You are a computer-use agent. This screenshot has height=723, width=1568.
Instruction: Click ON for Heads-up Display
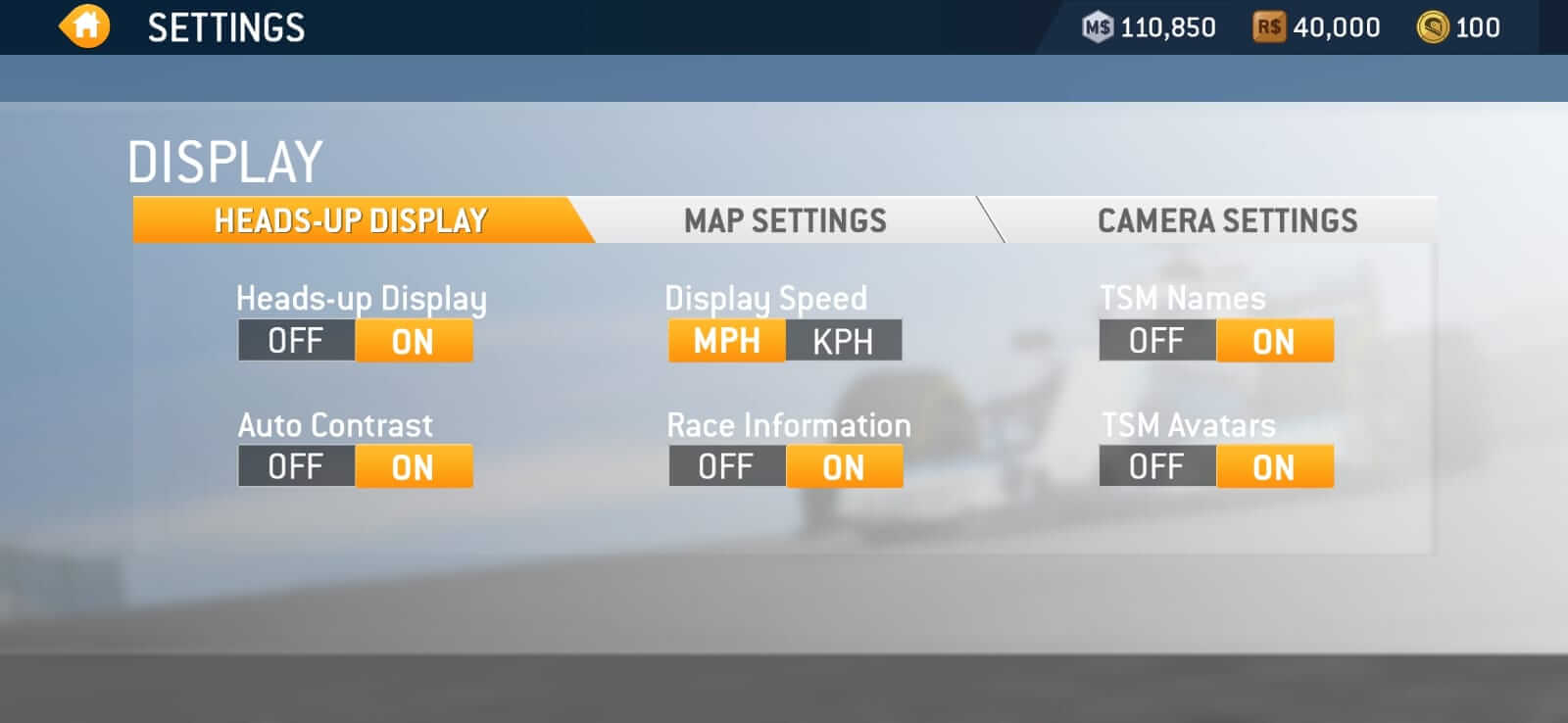[414, 341]
